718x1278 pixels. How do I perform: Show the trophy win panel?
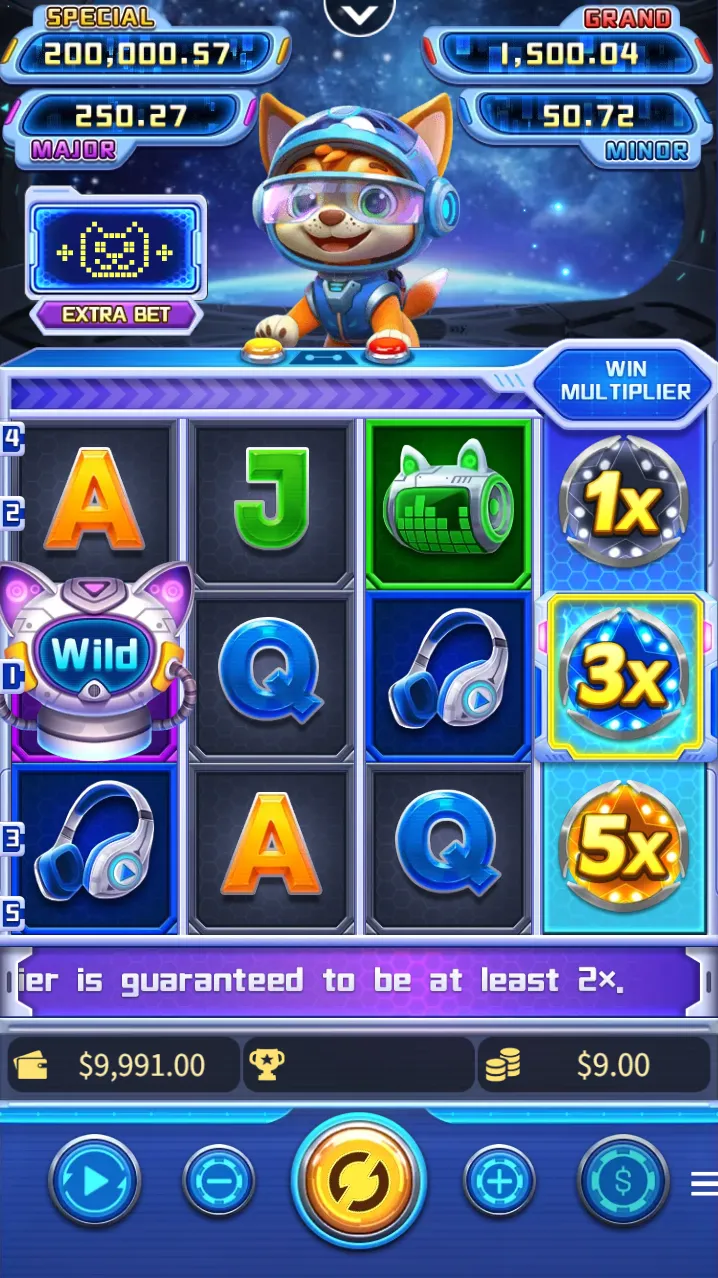tap(358, 1065)
